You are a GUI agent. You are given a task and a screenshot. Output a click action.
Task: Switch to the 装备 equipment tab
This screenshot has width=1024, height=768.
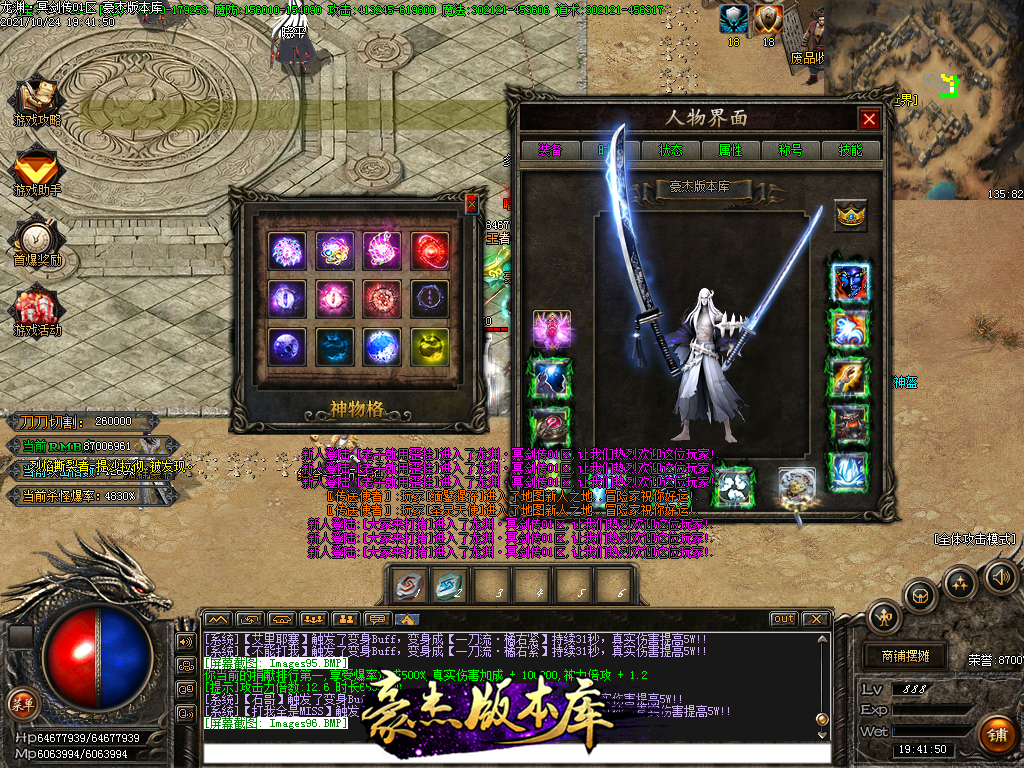point(550,150)
